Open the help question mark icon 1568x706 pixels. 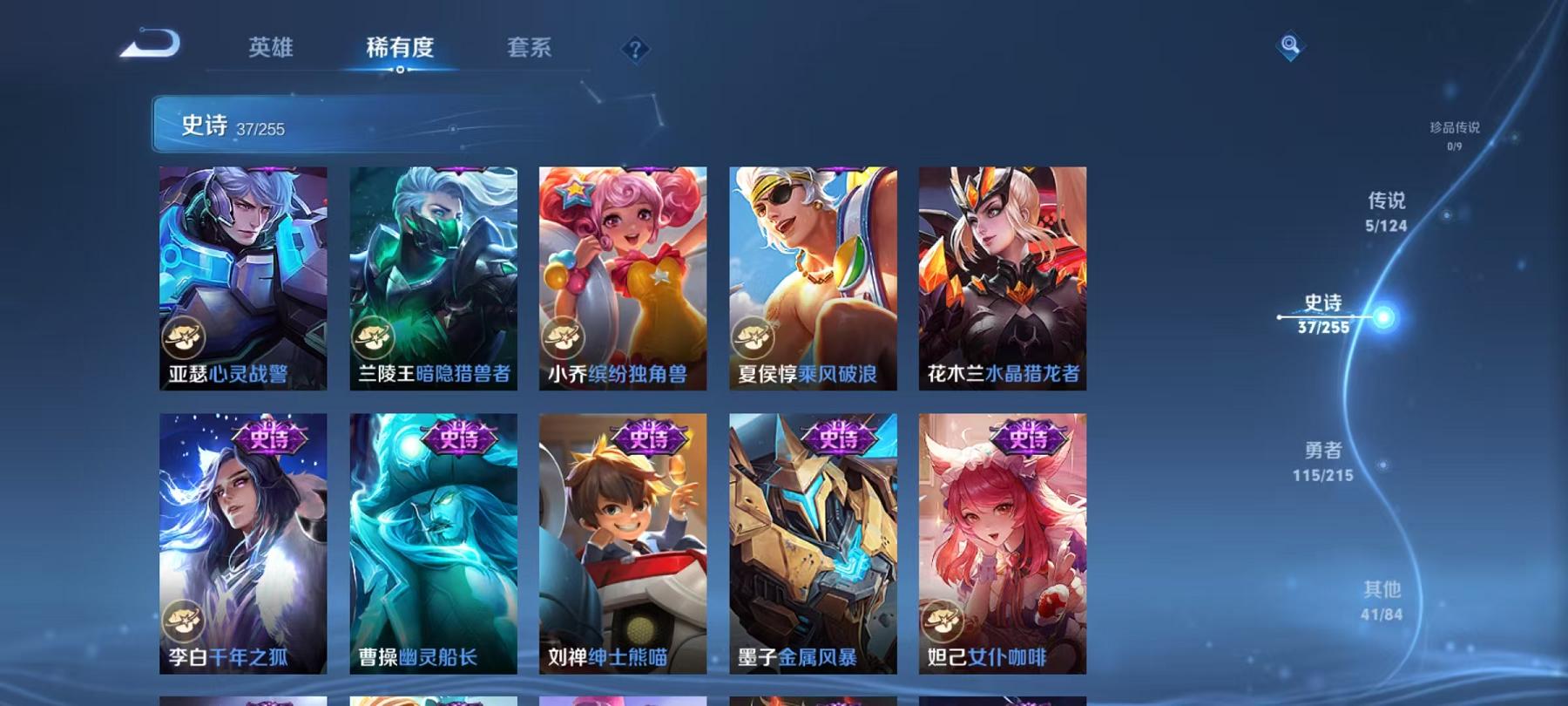[634, 50]
